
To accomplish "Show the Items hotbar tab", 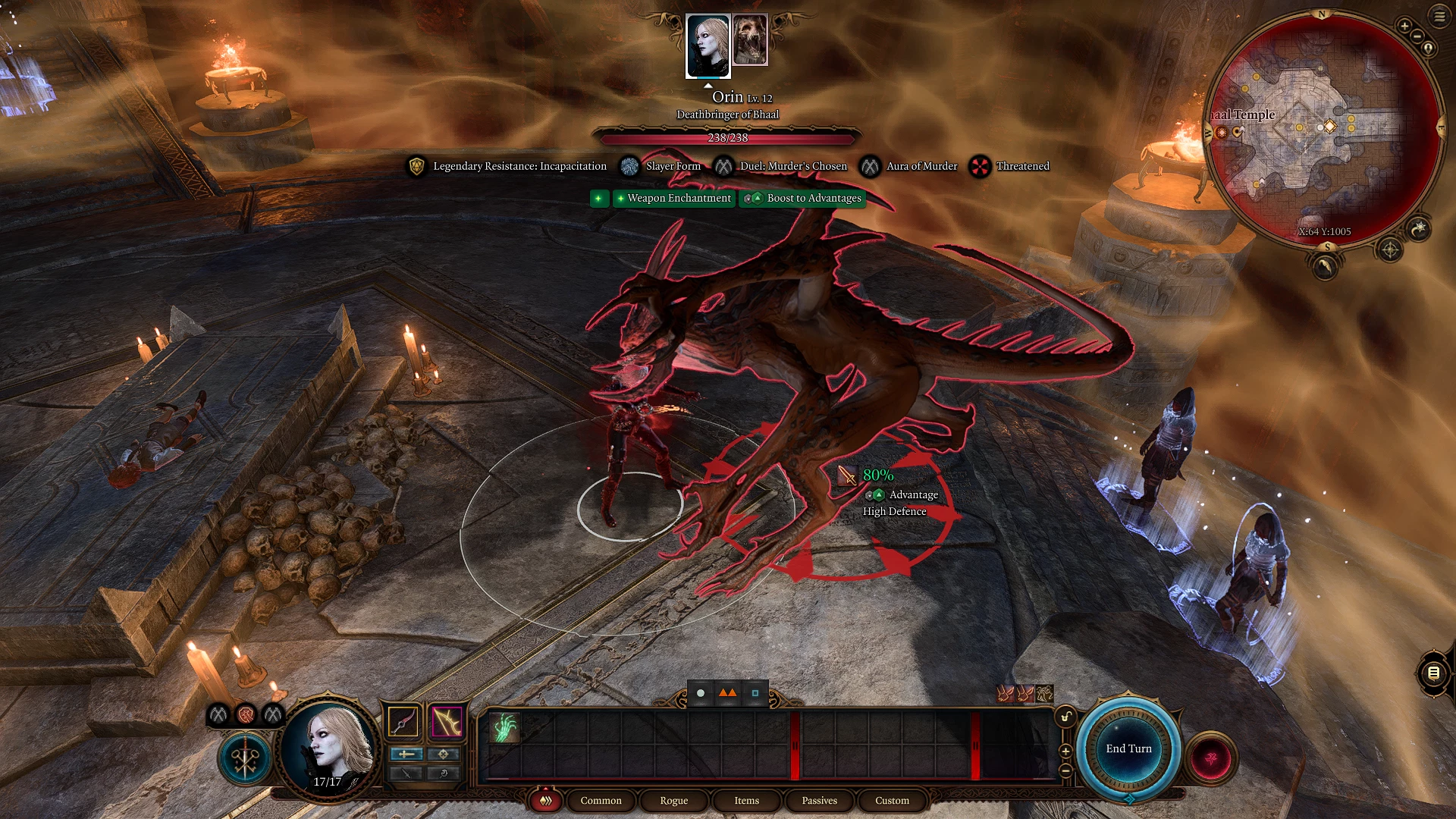I will click(x=746, y=800).
